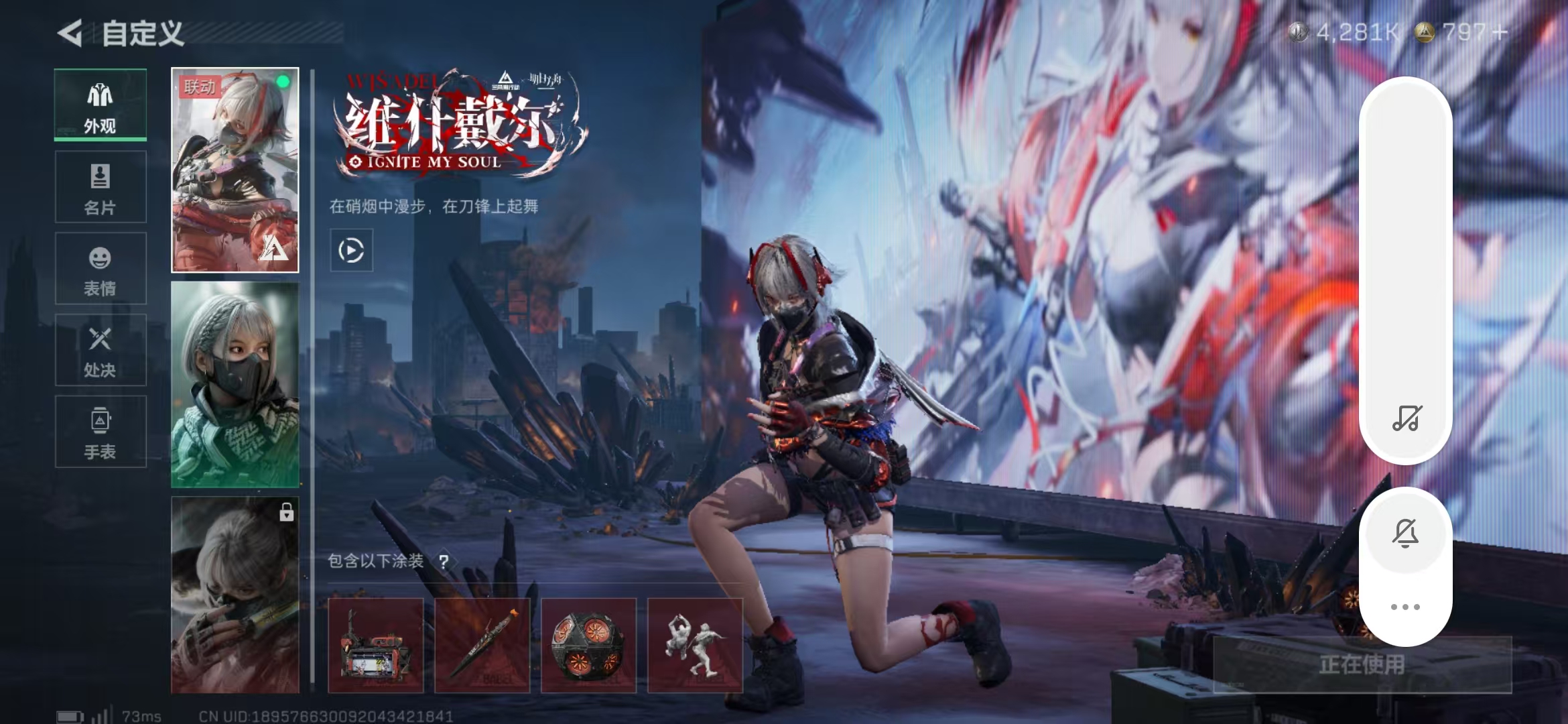Click the 正在使用 in-use button
1568x724 pixels.
tap(1362, 664)
